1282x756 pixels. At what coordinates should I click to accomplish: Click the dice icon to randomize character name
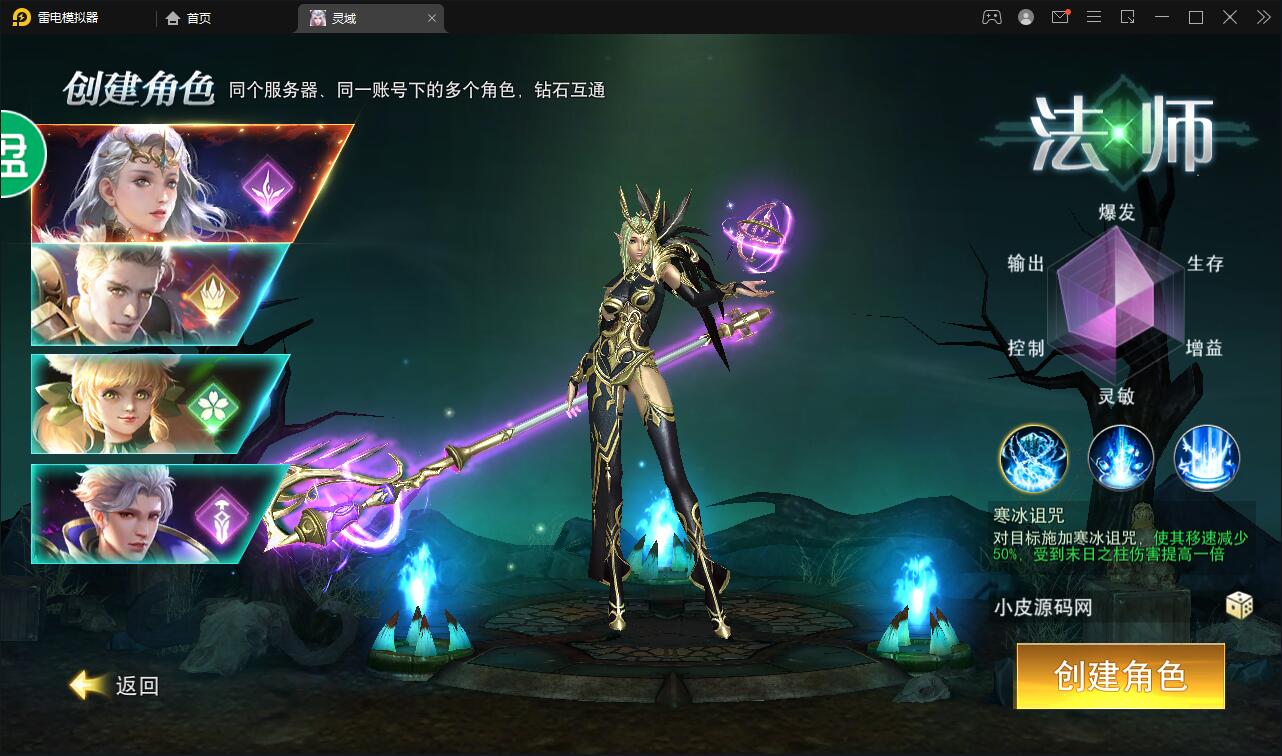click(1239, 608)
